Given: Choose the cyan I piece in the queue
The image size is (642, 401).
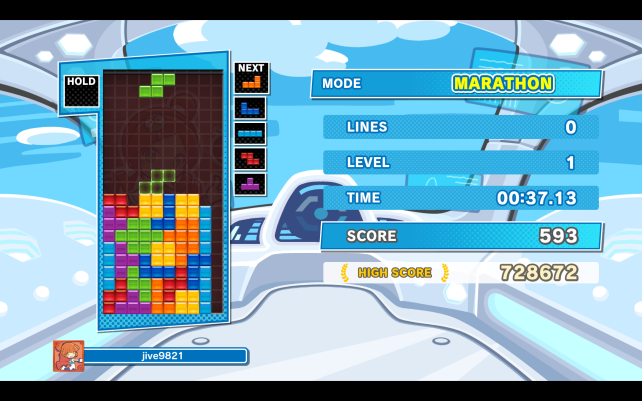Looking at the screenshot, I should [250, 133].
